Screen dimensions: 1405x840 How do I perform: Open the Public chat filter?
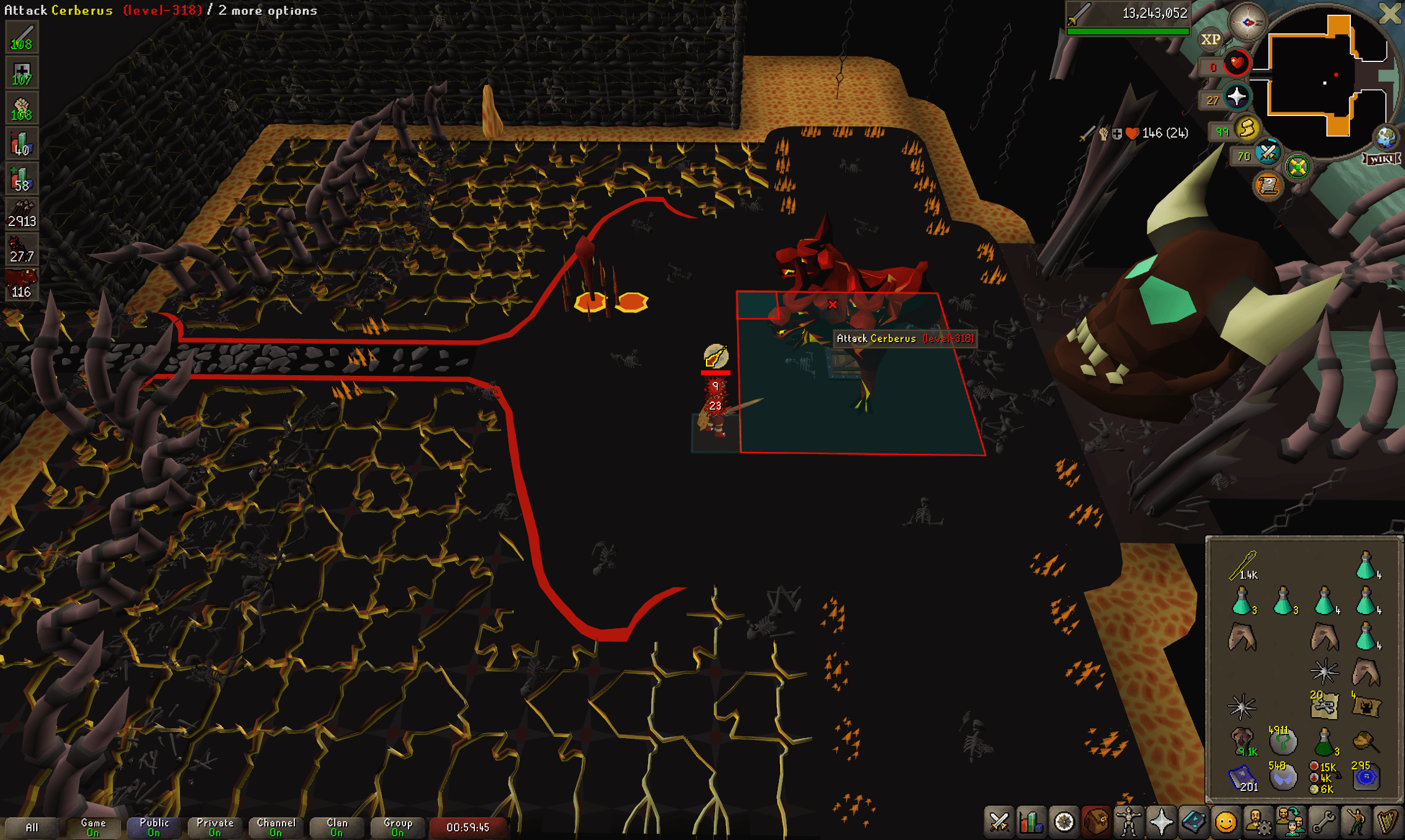tap(154, 827)
